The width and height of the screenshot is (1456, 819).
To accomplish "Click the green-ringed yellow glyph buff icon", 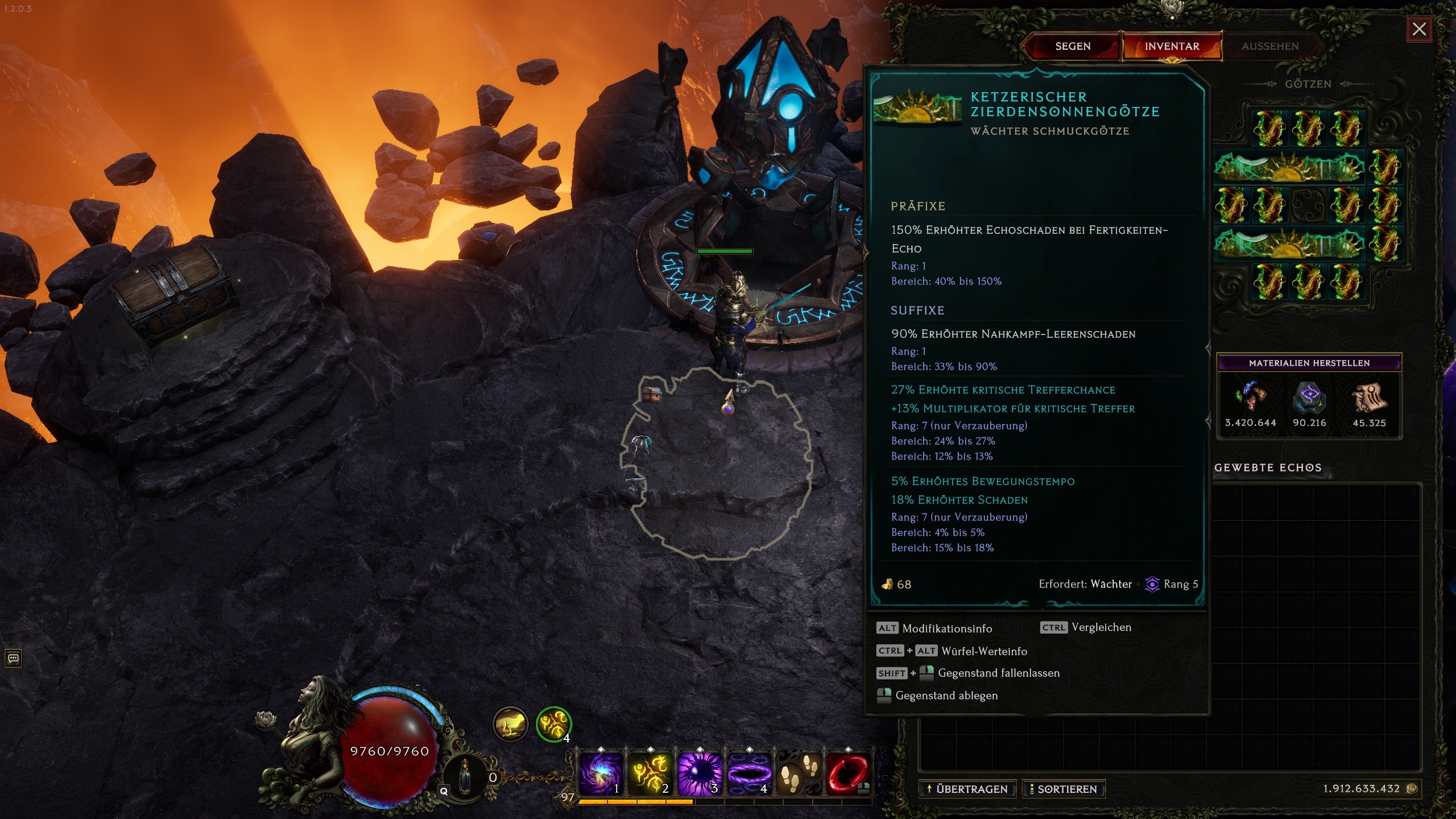I will point(553,724).
